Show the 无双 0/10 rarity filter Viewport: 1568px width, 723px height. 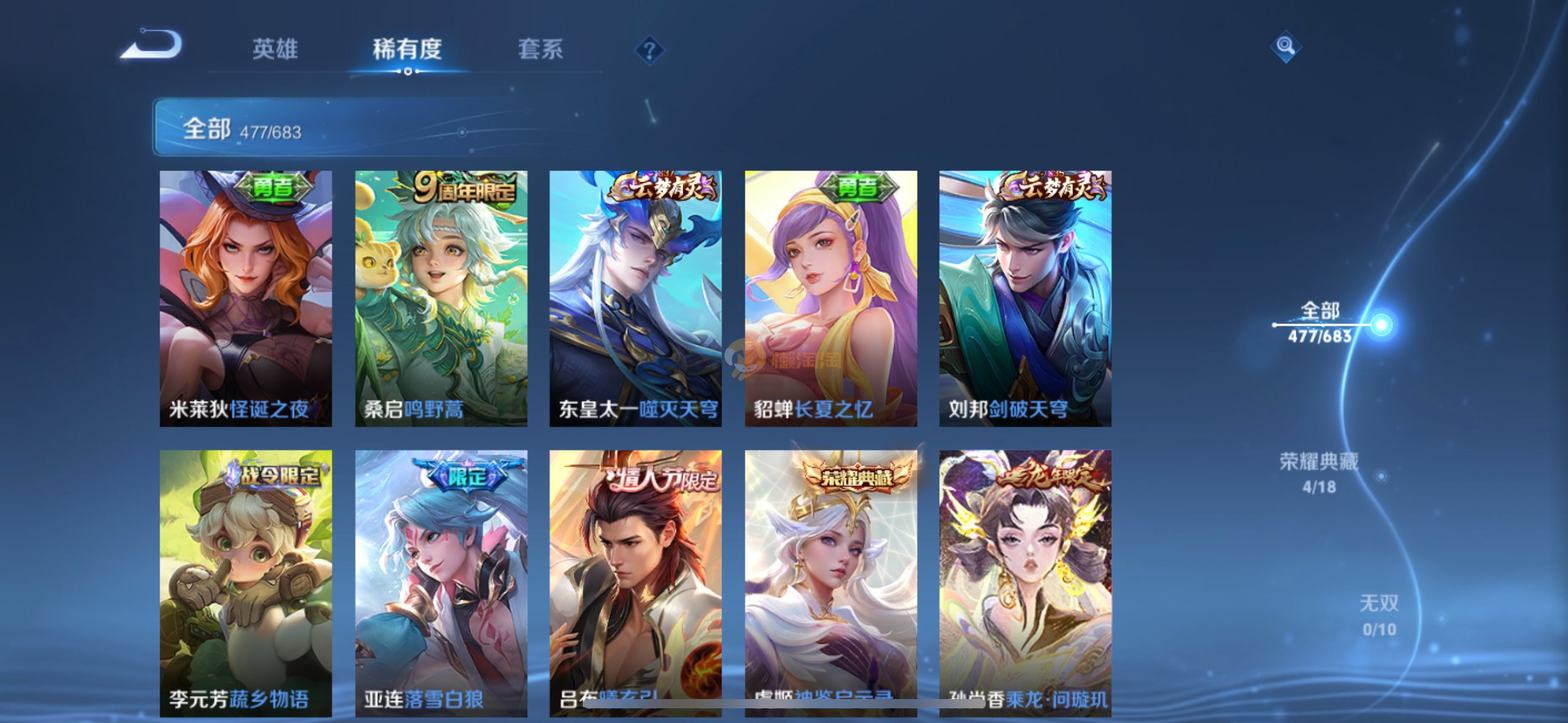click(1379, 615)
